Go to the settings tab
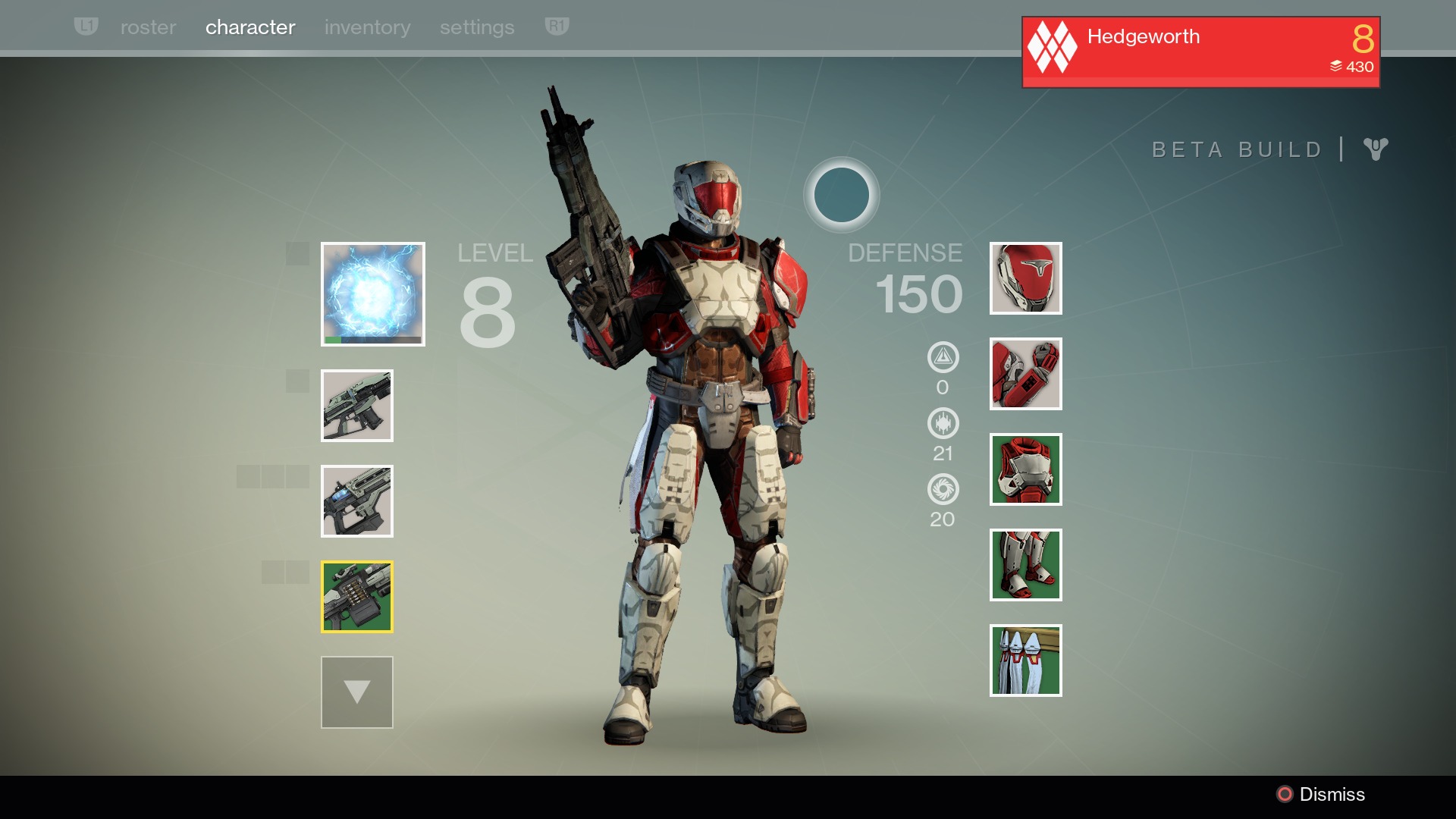The height and width of the screenshot is (819, 1456). [477, 27]
